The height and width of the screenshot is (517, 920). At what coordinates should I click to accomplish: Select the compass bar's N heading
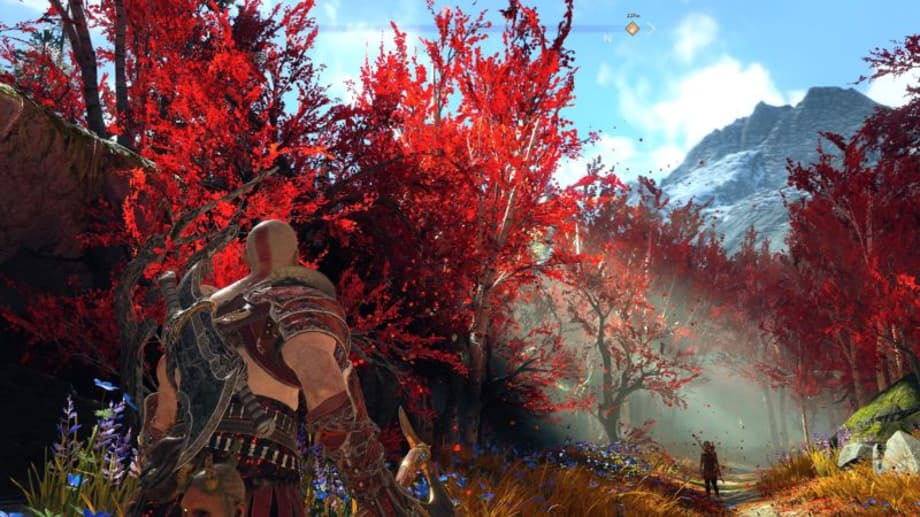pos(607,38)
